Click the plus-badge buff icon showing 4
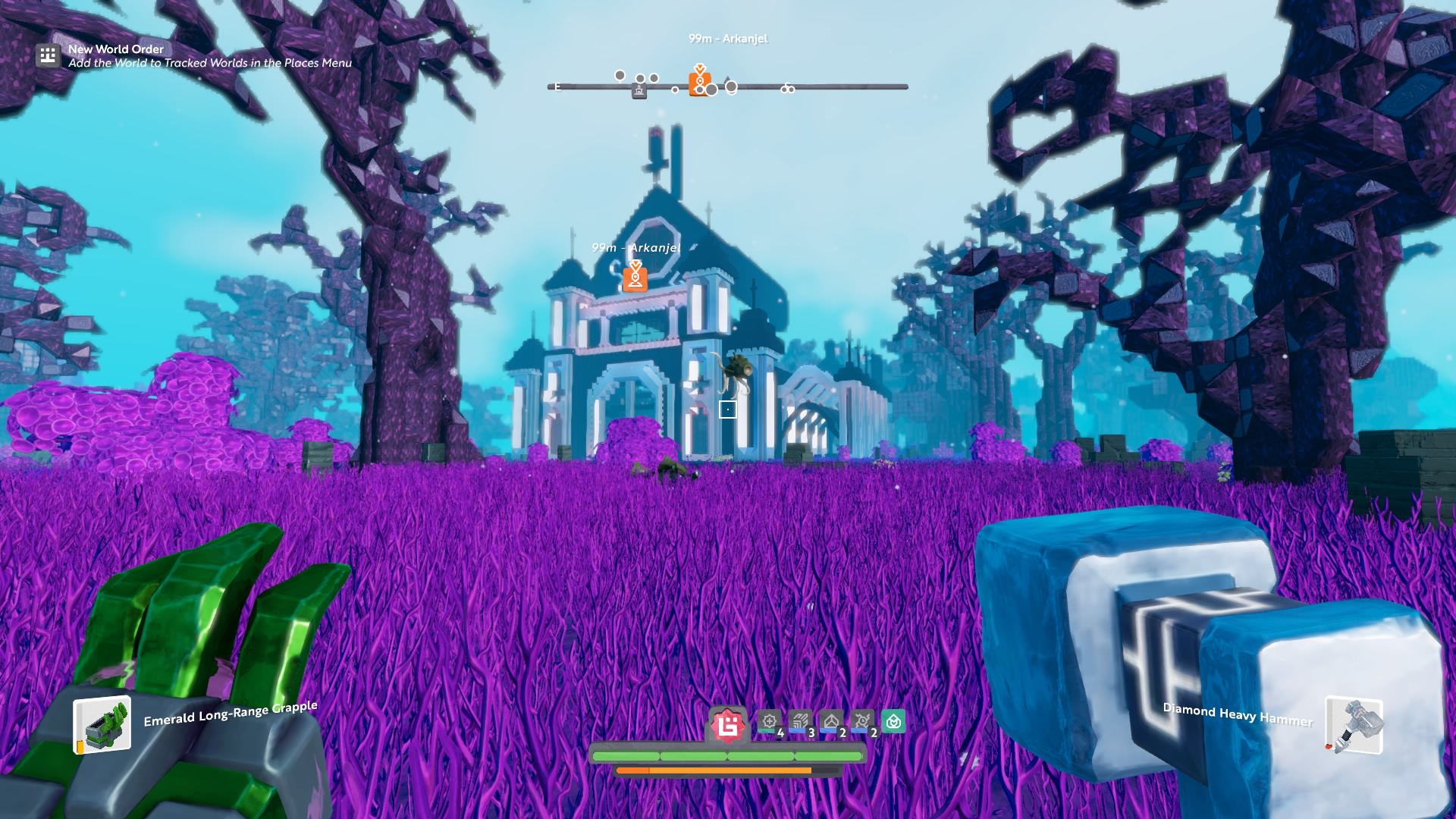This screenshot has width=1456, height=819. click(770, 721)
